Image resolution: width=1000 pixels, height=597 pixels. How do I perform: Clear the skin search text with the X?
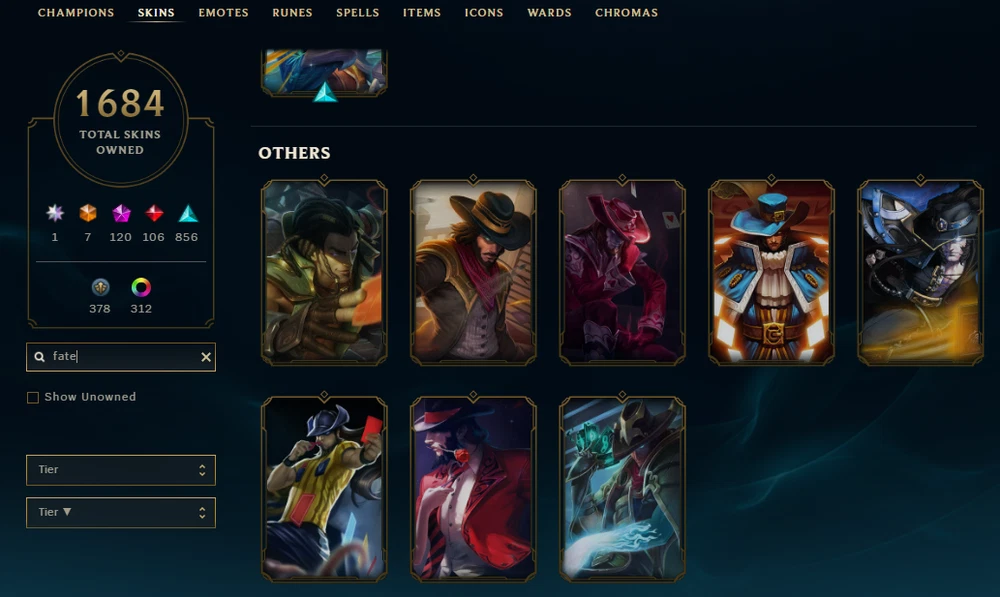click(x=206, y=357)
